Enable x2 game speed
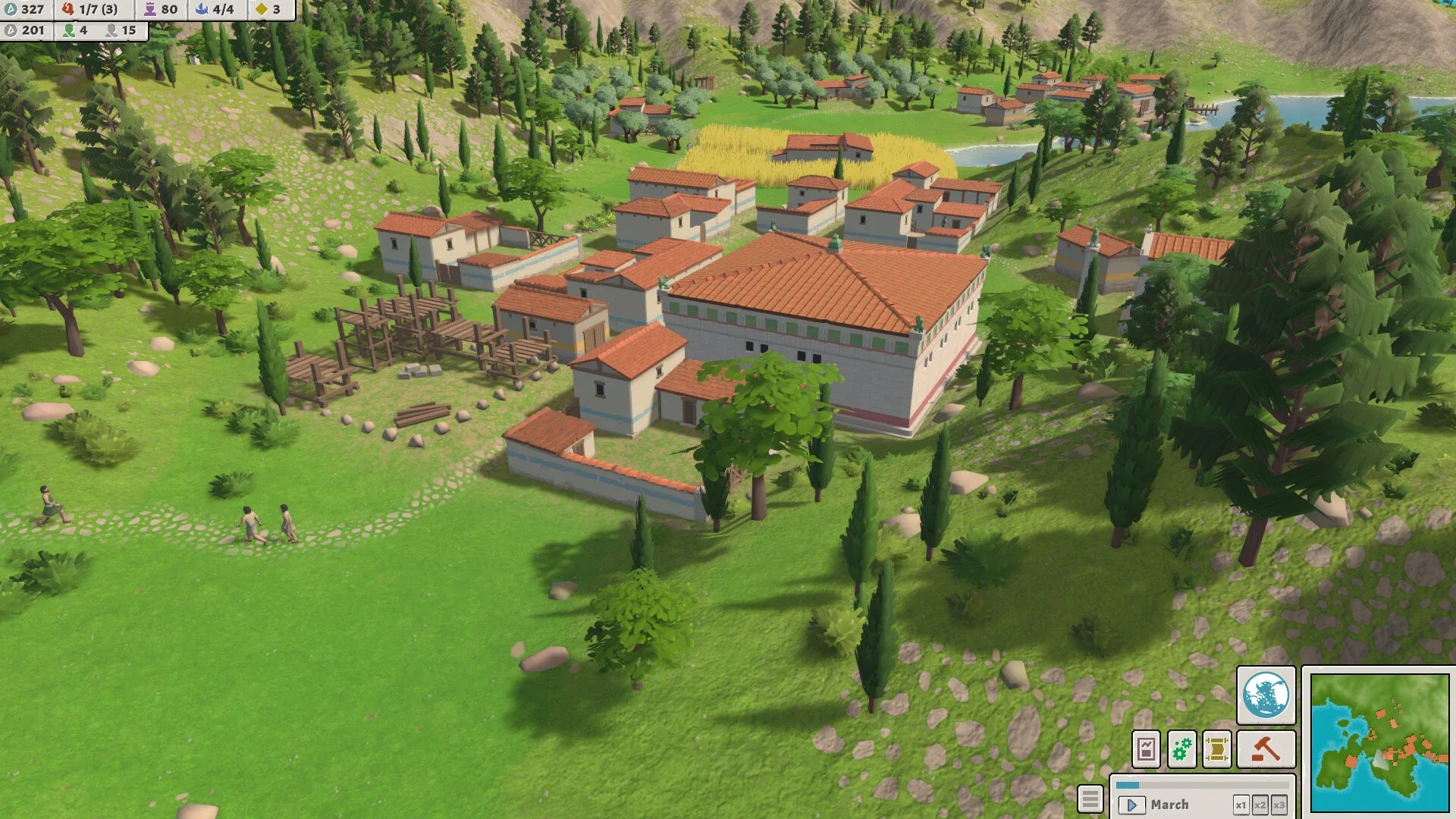Image resolution: width=1456 pixels, height=819 pixels. pyautogui.click(x=1261, y=804)
